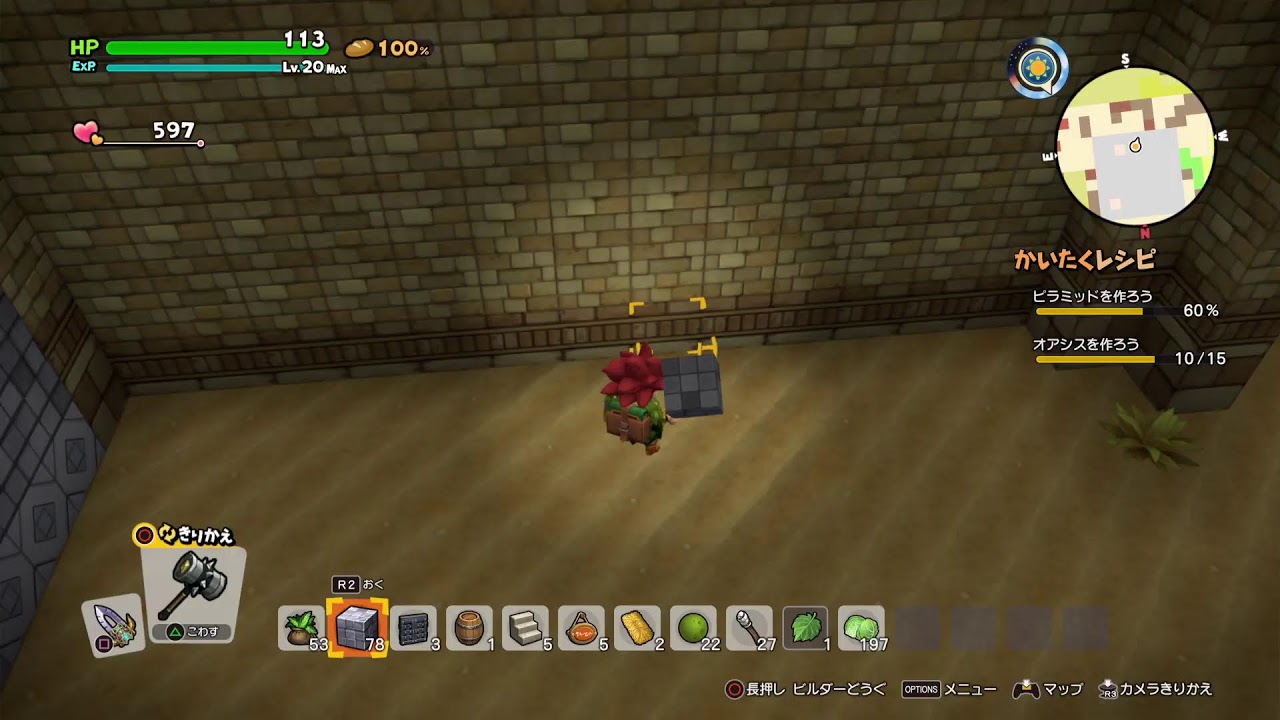The image size is (1280, 720).
Task: Select the sword weapon icon
Action: pos(113,627)
